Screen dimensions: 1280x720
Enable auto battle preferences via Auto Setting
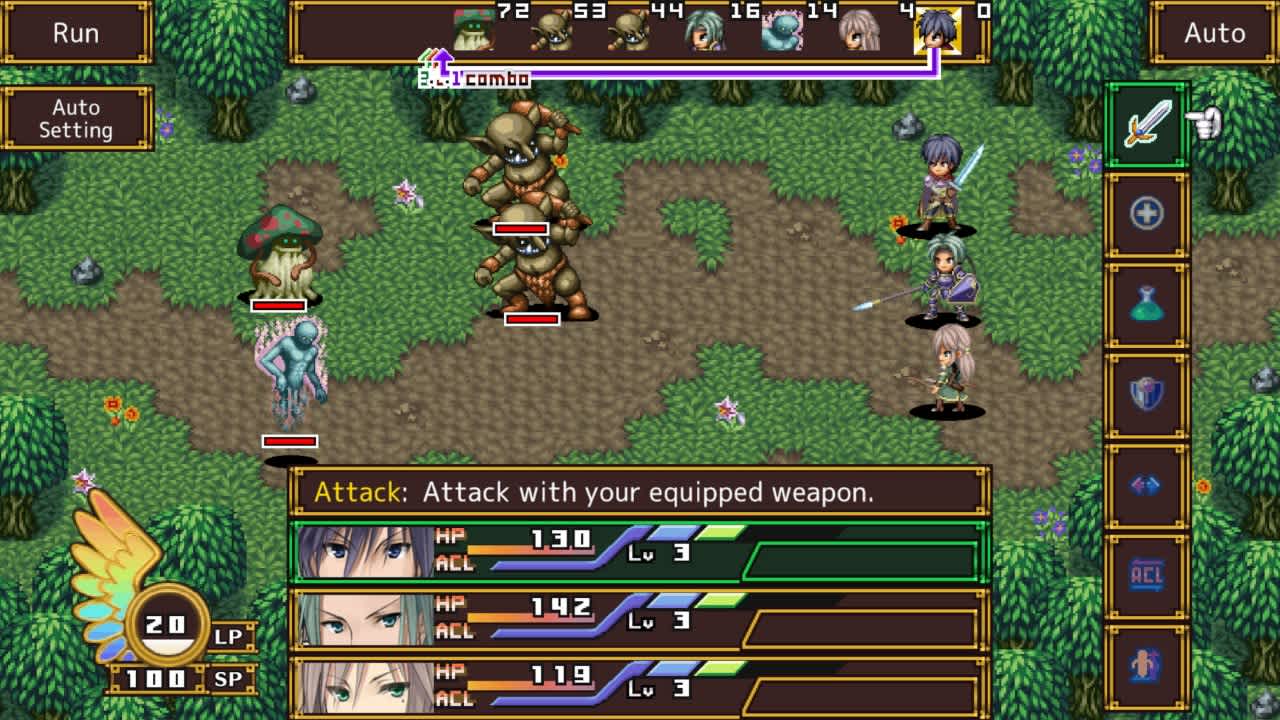pyautogui.click(x=78, y=118)
